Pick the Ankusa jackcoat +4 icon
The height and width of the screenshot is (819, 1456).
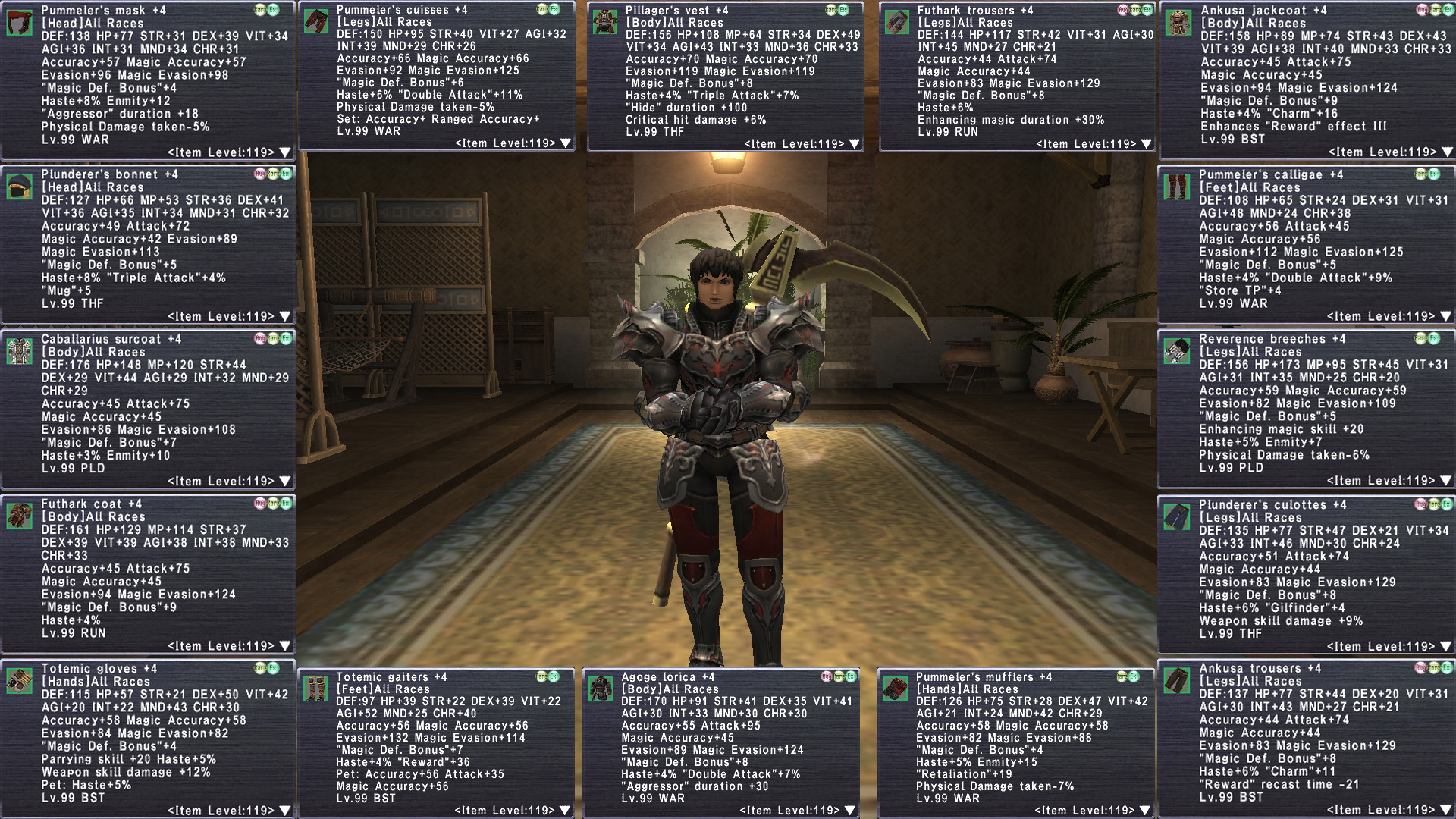[x=1178, y=23]
